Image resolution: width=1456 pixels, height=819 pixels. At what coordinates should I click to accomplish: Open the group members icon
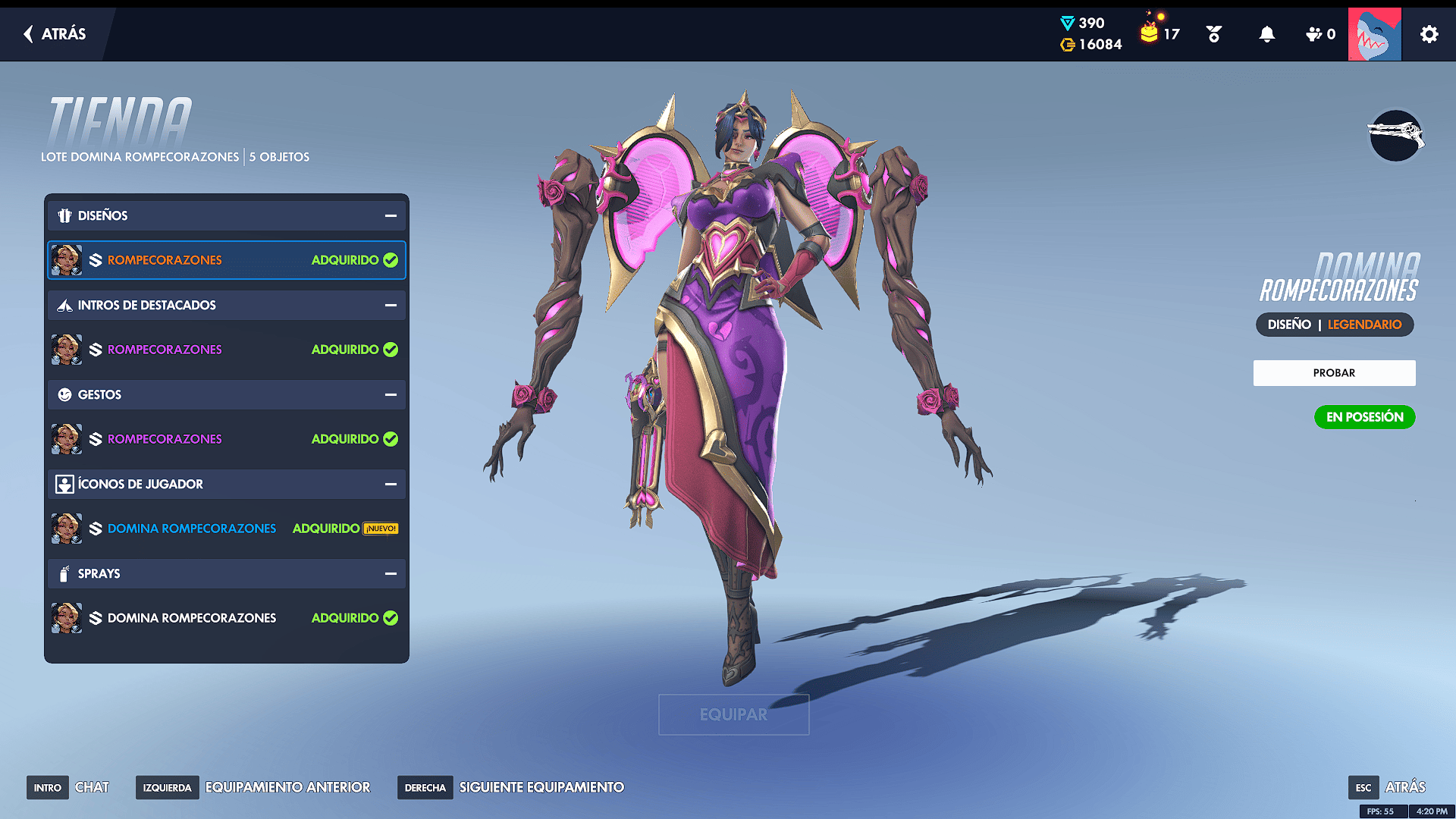coord(1319,34)
